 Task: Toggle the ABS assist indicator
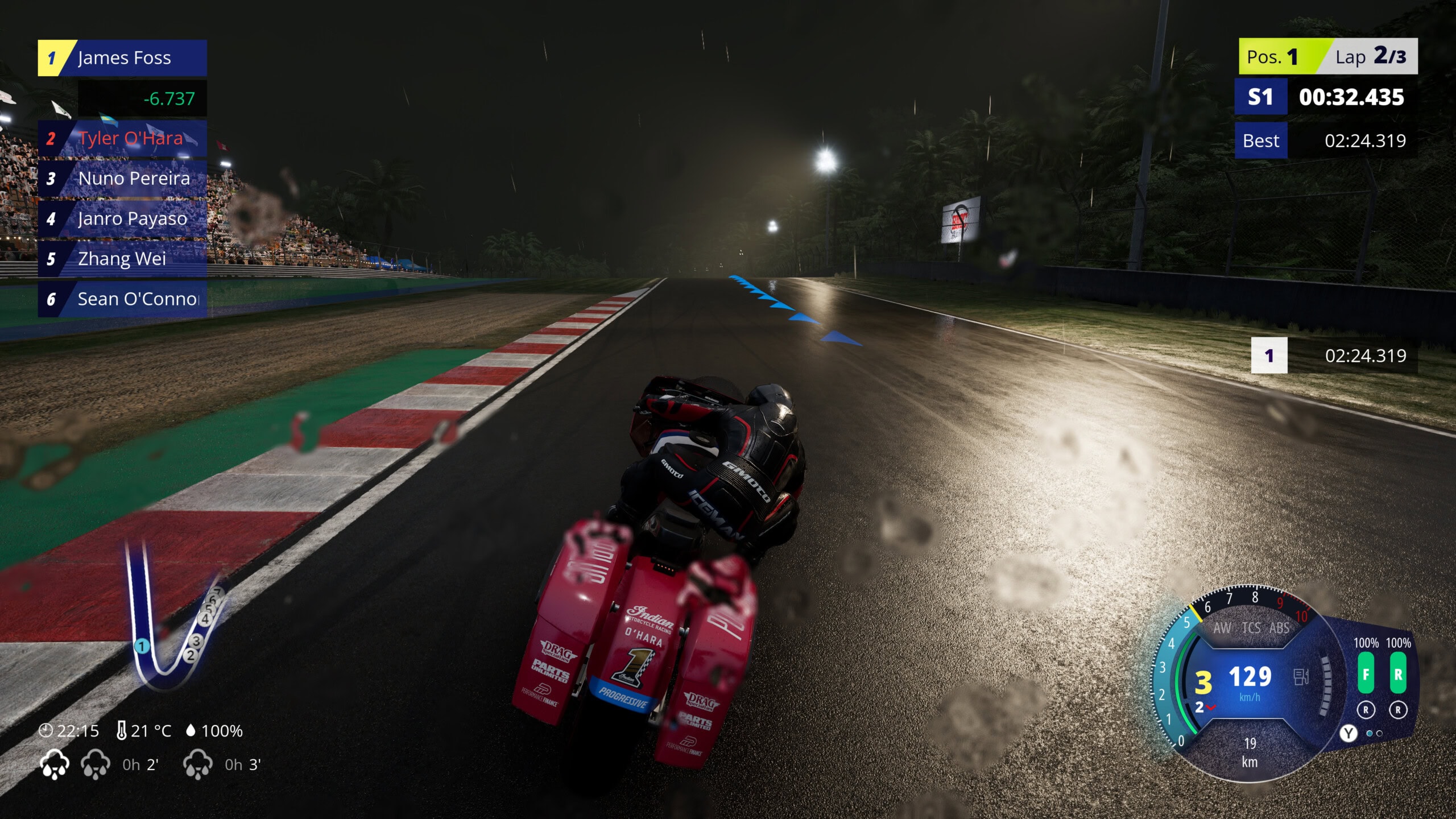(x=1279, y=628)
